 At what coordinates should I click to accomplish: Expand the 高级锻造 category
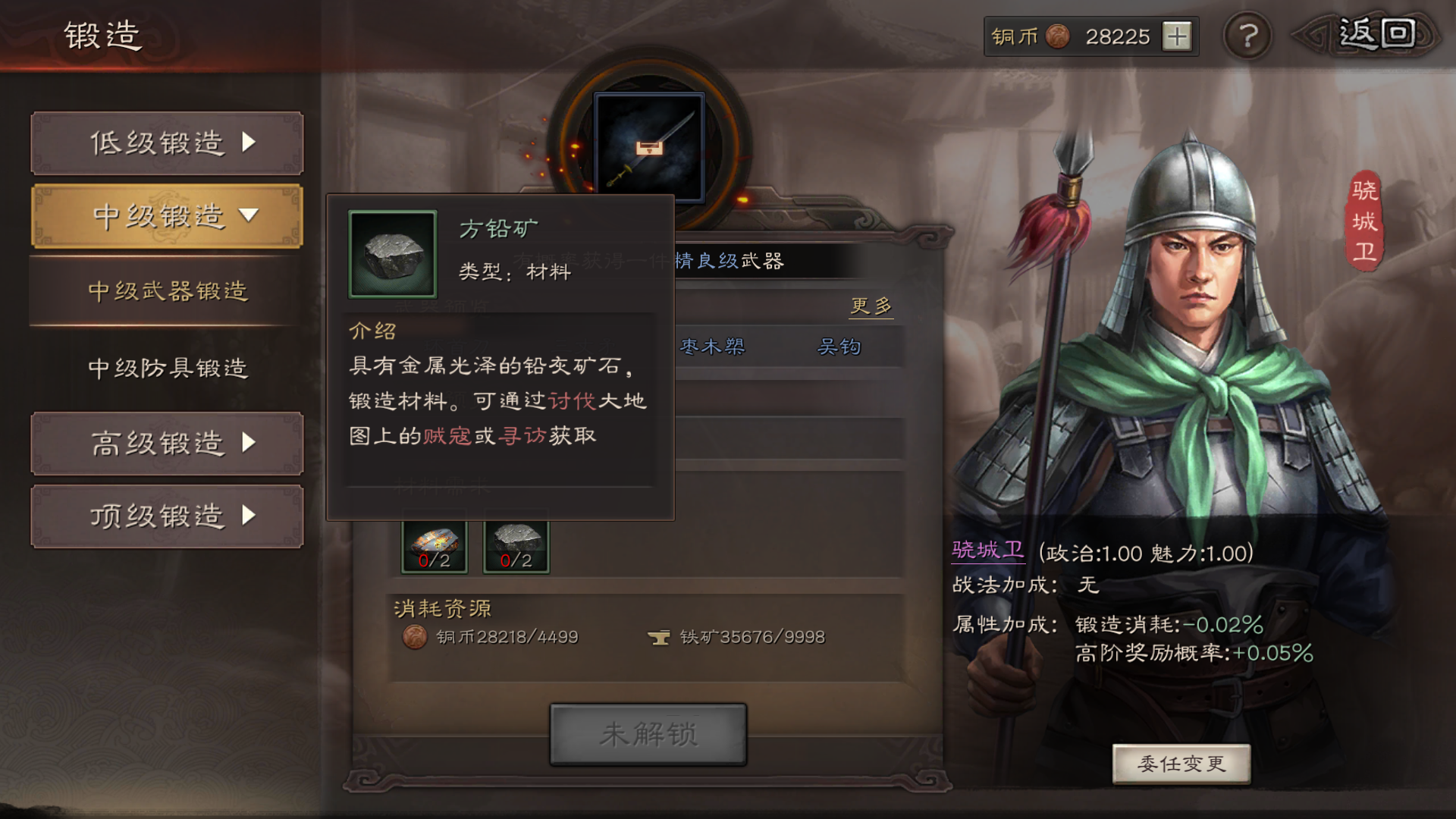click(x=166, y=445)
